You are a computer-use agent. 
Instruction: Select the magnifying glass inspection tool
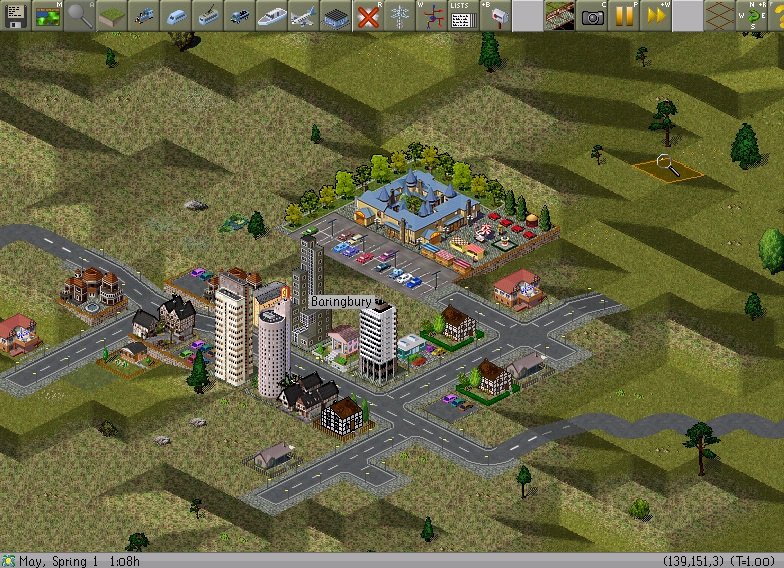79,15
